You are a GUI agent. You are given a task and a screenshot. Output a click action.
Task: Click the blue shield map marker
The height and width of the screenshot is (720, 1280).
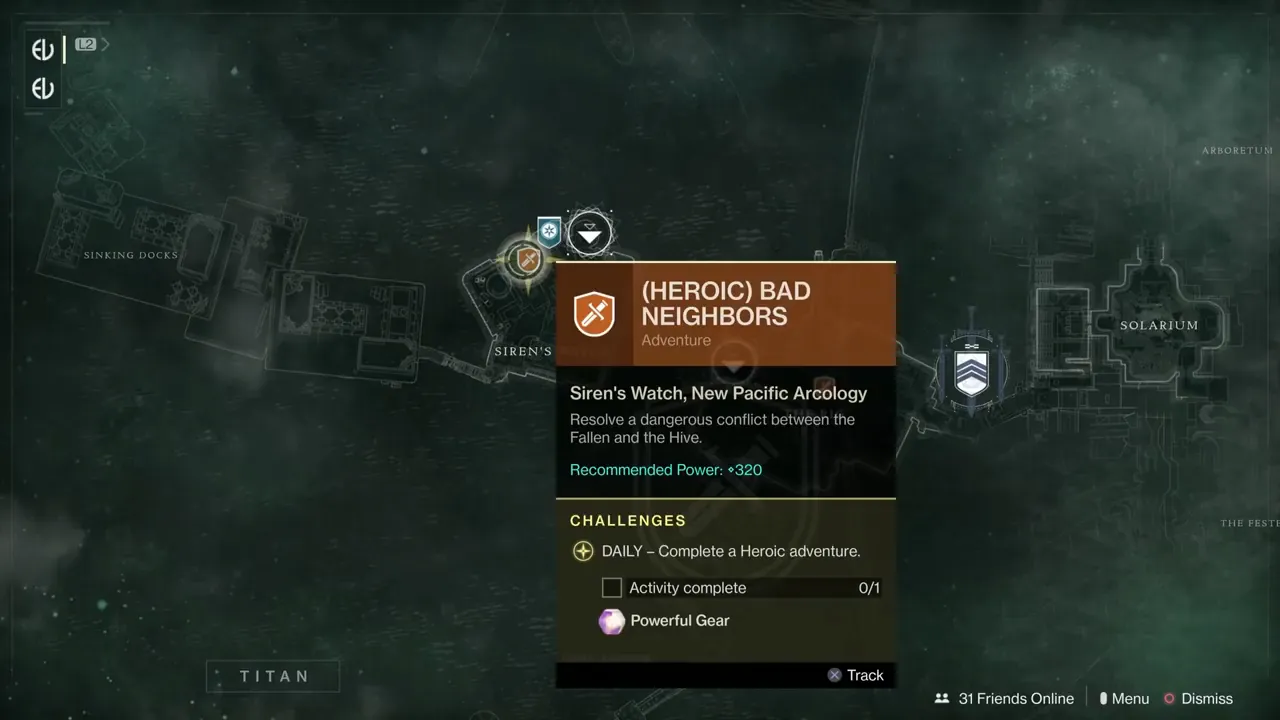click(x=549, y=232)
